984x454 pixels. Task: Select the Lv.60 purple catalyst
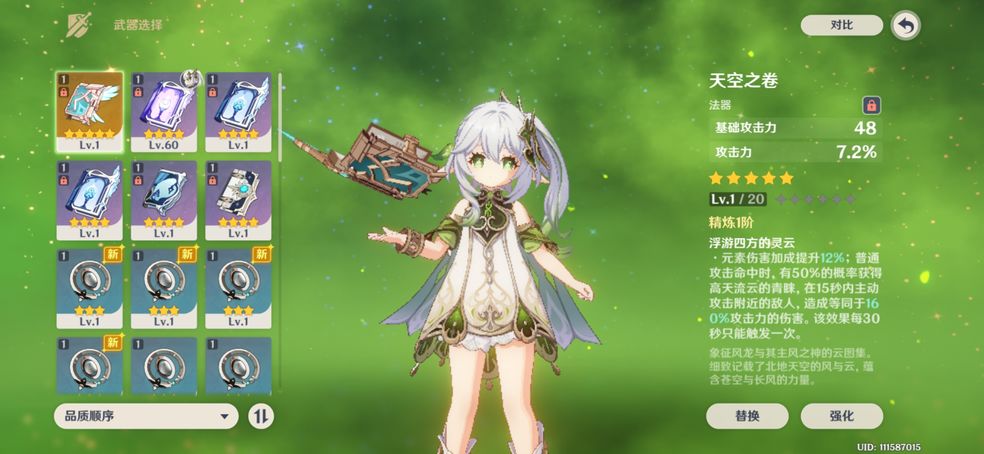coord(163,110)
